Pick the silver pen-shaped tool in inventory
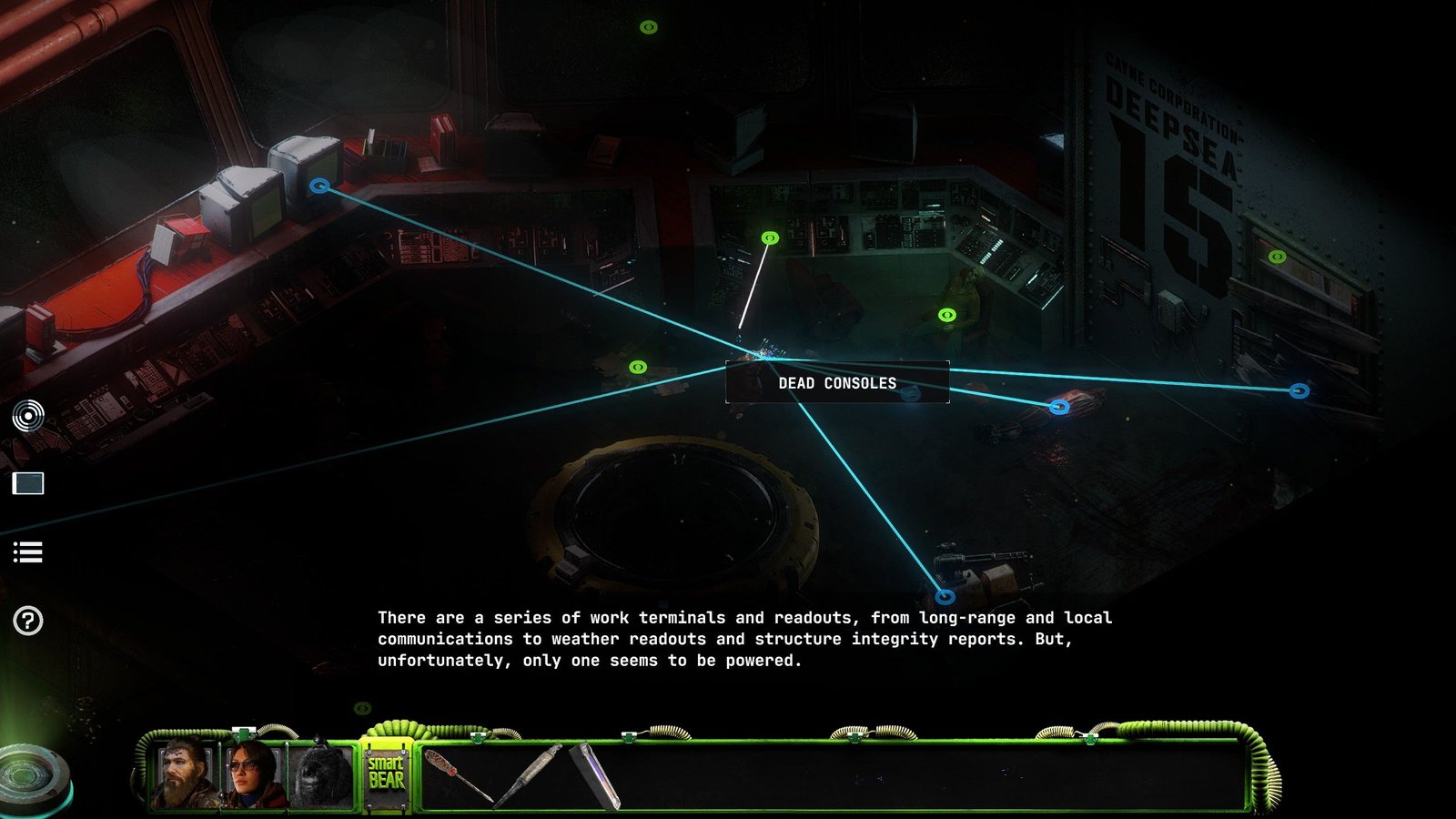Image resolution: width=1456 pixels, height=819 pixels. click(530, 774)
